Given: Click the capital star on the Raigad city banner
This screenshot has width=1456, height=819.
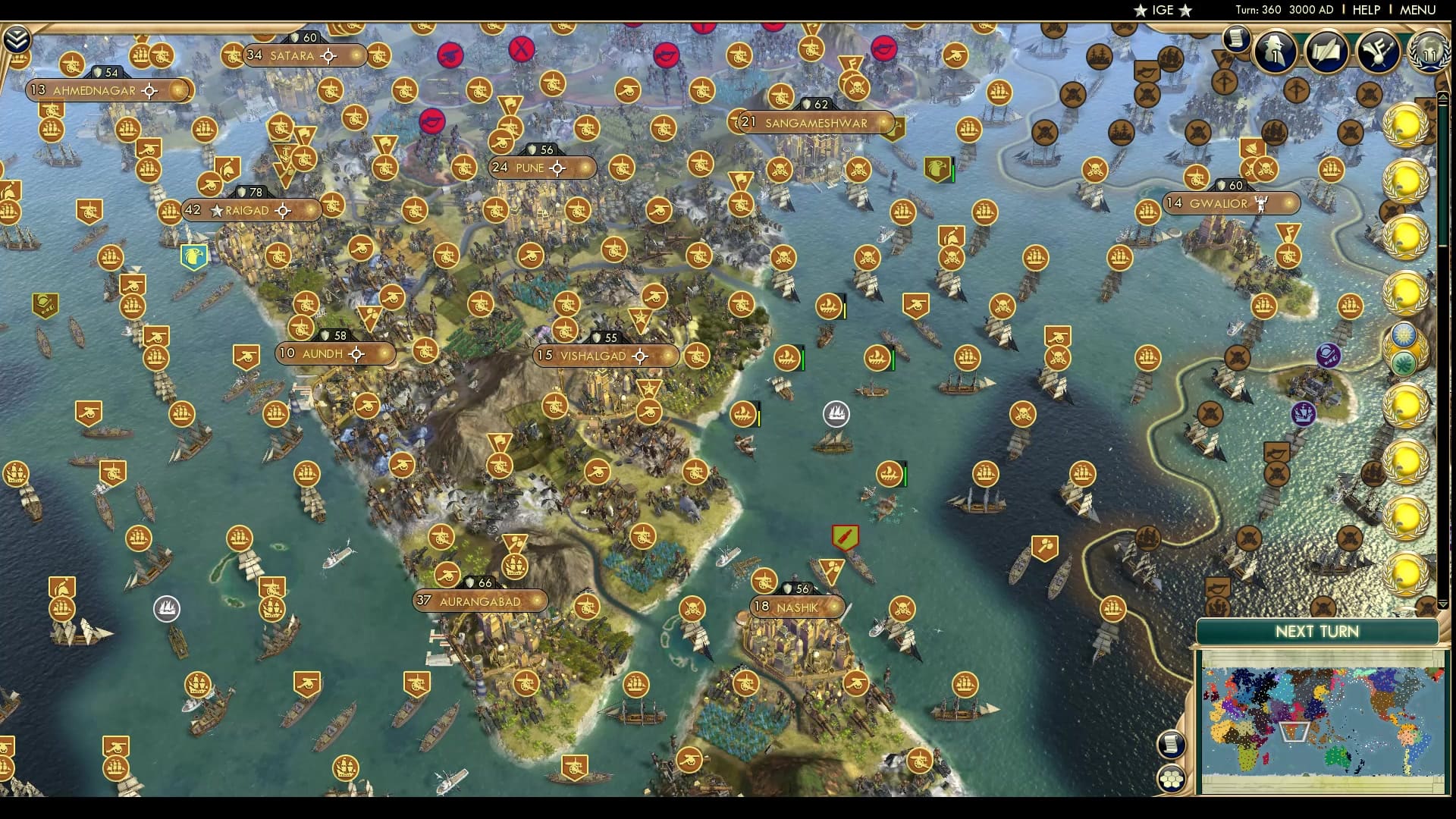Looking at the screenshot, I should [x=218, y=210].
